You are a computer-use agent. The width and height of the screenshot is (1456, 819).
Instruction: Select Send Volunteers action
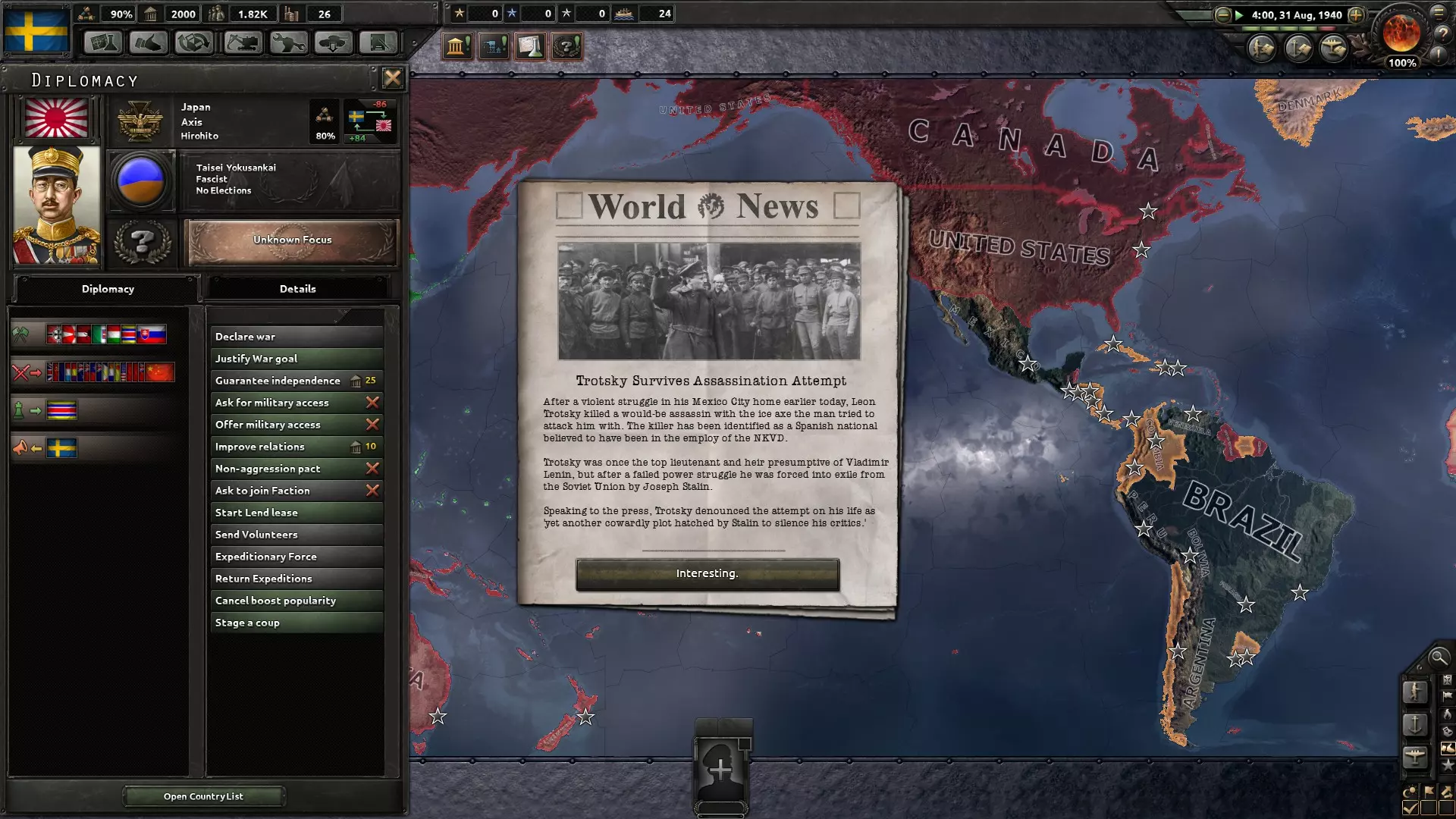pyautogui.click(x=296, y=535)
